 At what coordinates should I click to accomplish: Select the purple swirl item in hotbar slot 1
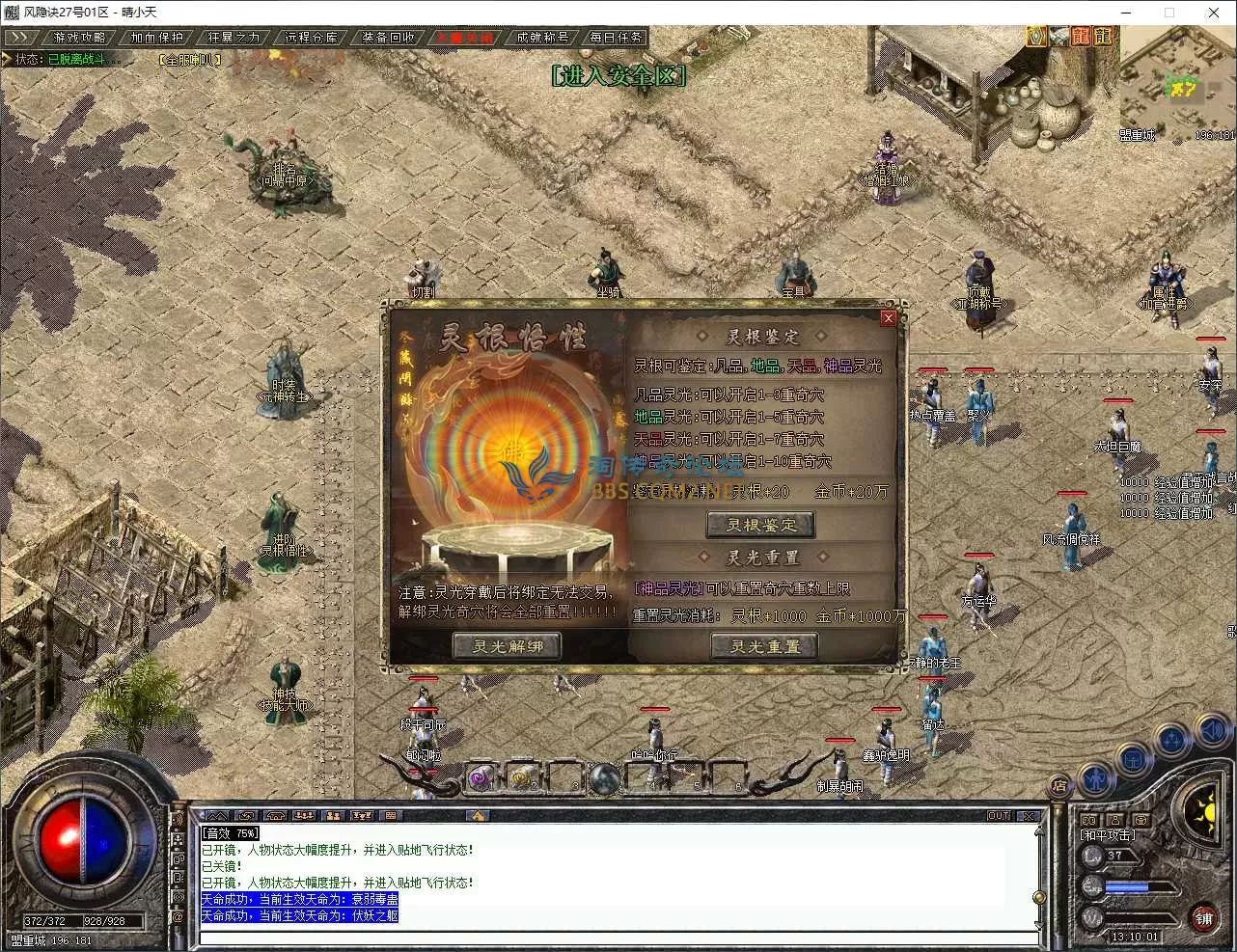481,777
